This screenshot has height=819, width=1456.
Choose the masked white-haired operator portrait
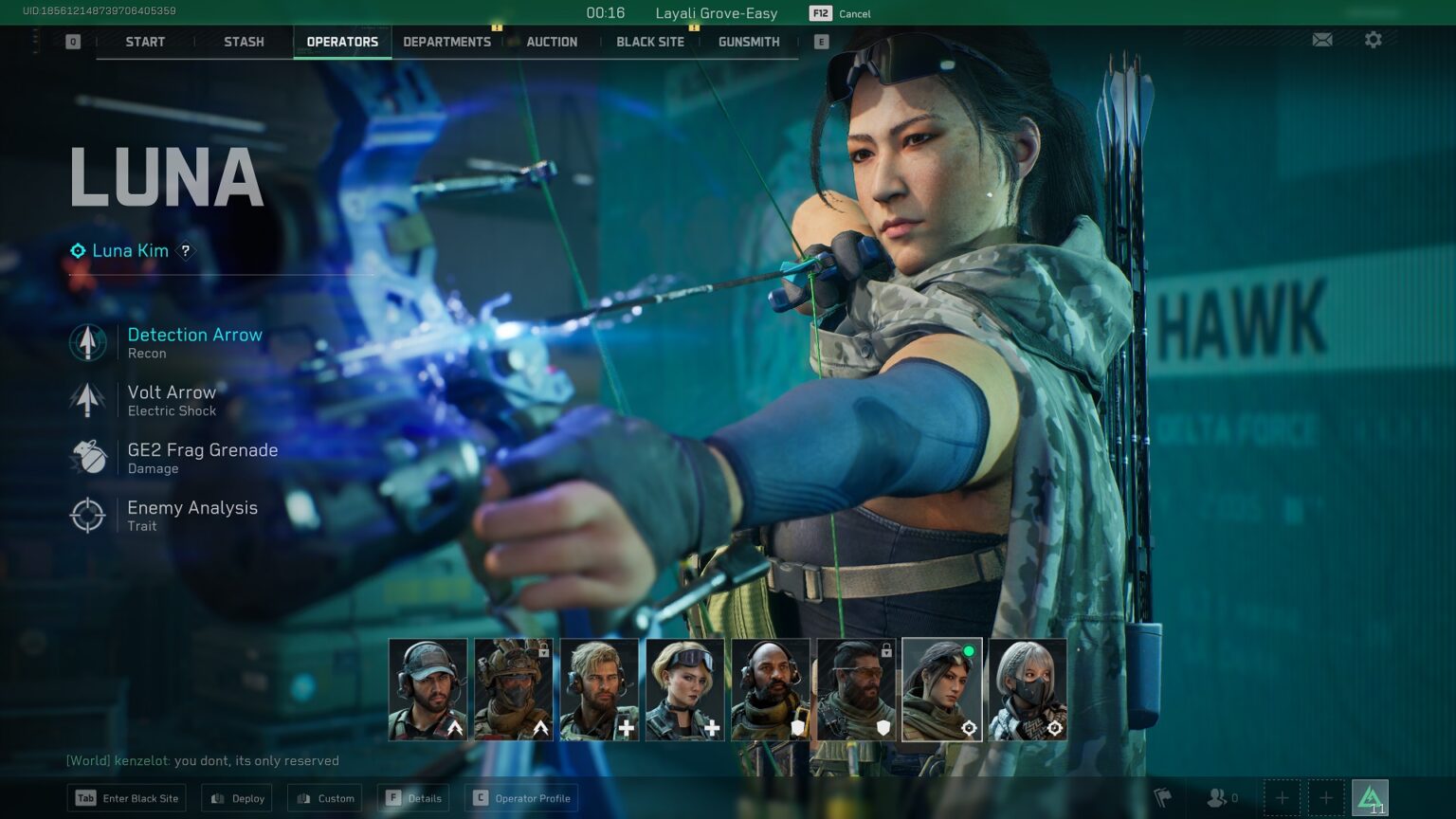click(x=1028, y=689)
